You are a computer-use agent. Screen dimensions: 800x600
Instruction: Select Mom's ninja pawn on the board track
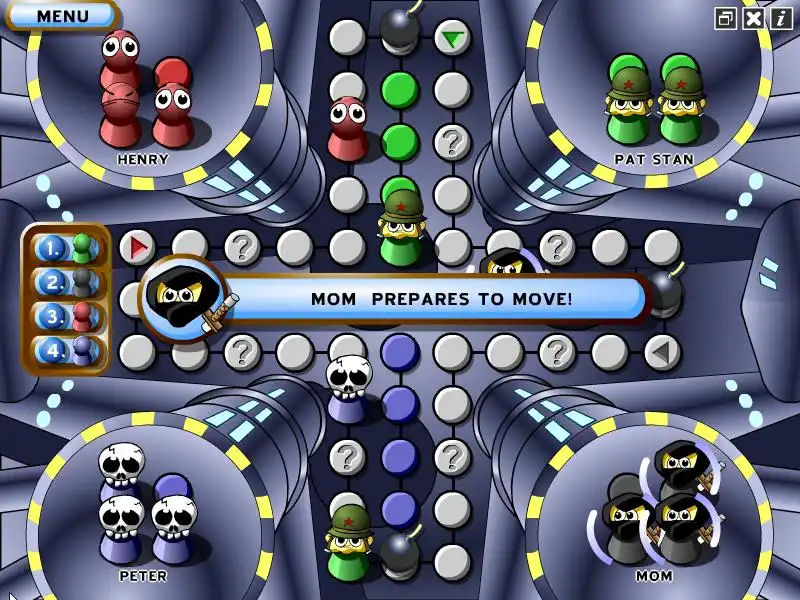[x=504, y=266]
